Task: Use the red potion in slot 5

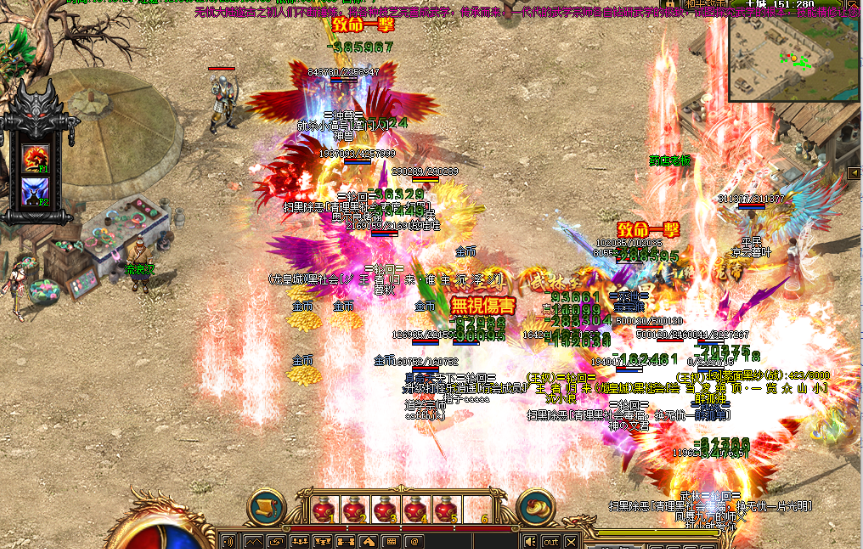Action: 445,511
